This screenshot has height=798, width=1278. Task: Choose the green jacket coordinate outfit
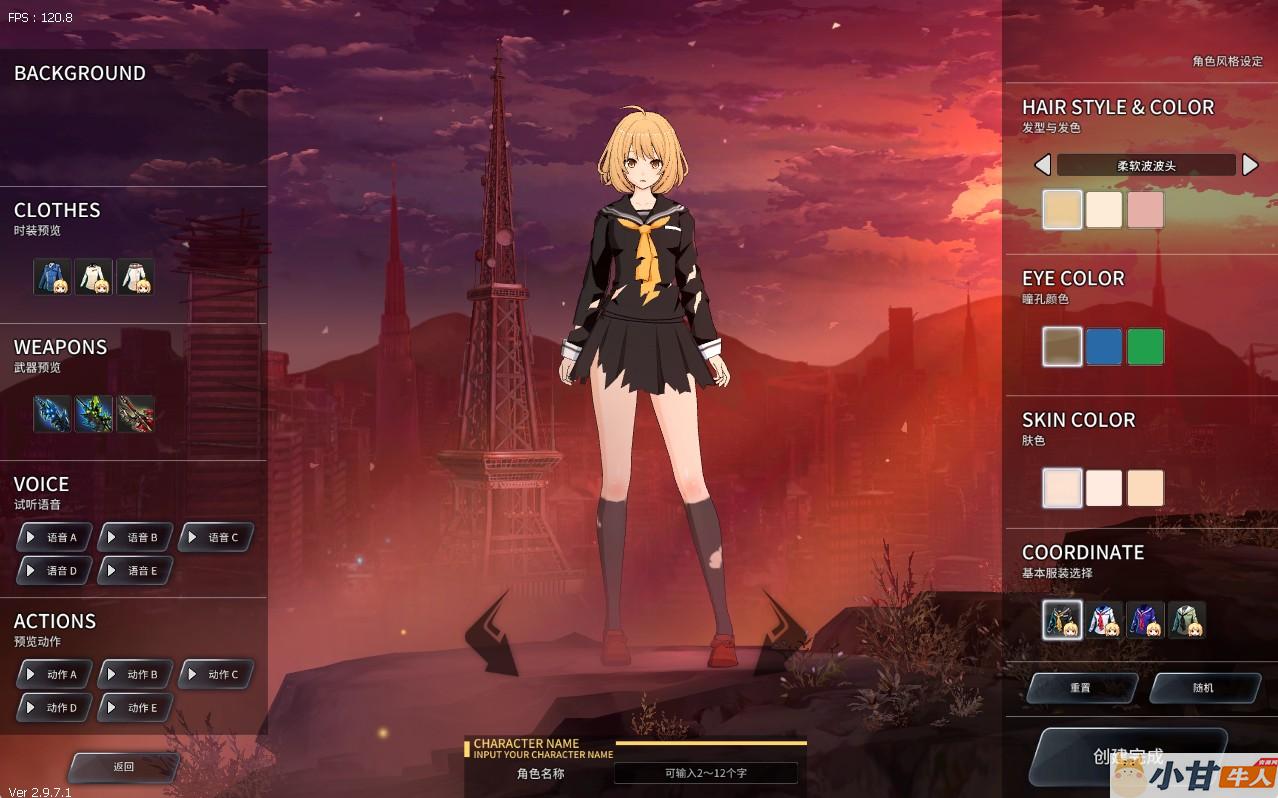[1187, 620]
